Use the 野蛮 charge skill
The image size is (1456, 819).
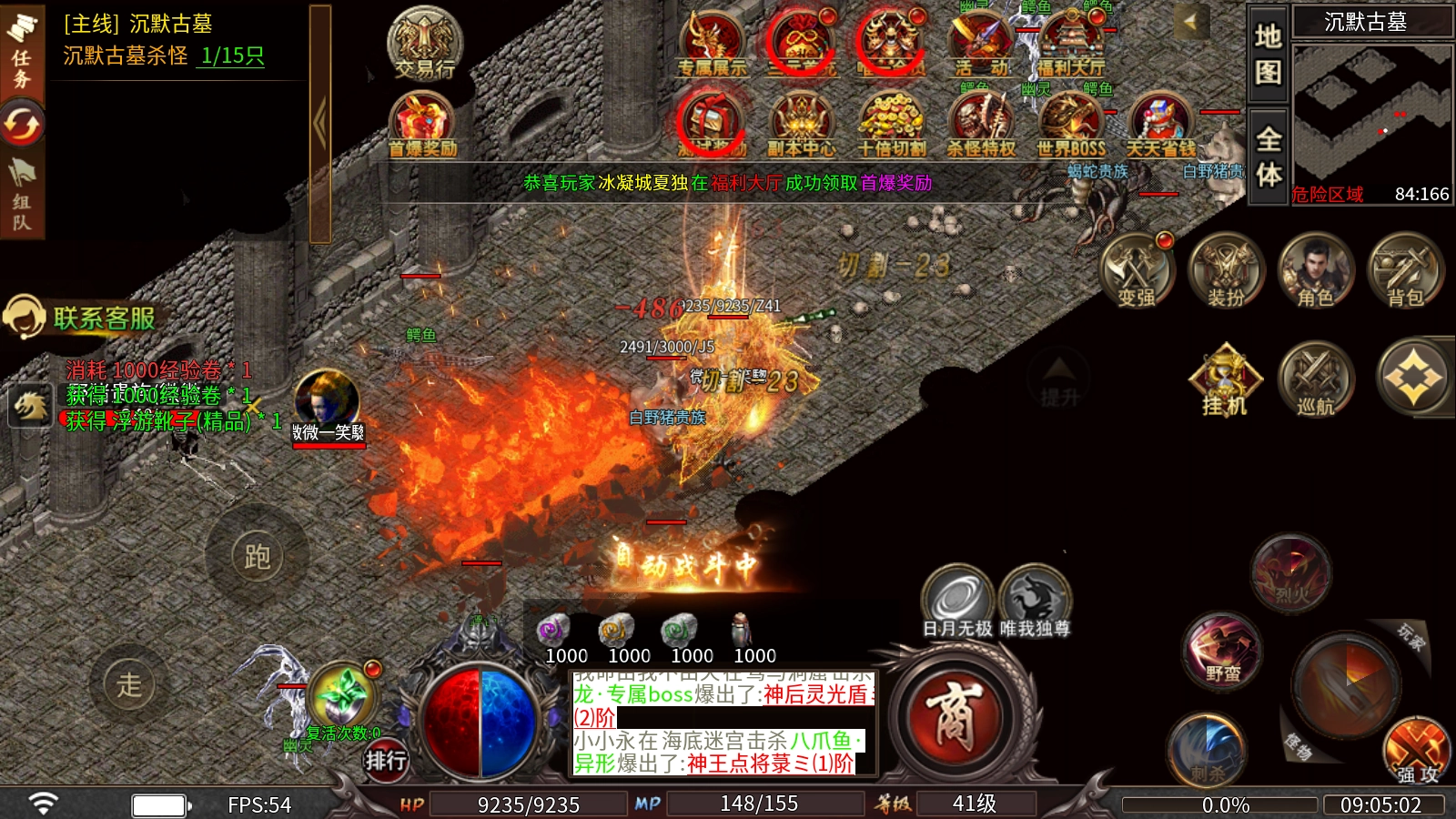[x=1222, y=651]
